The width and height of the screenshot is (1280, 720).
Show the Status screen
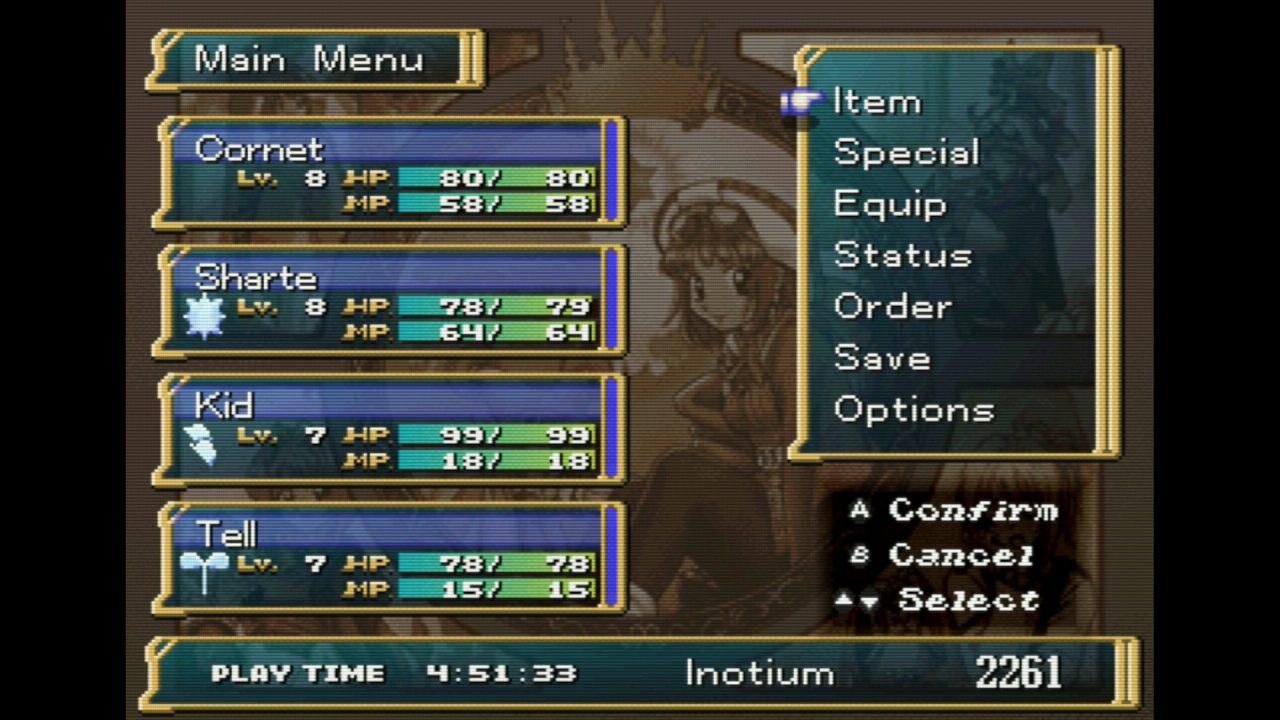(902, 255)
